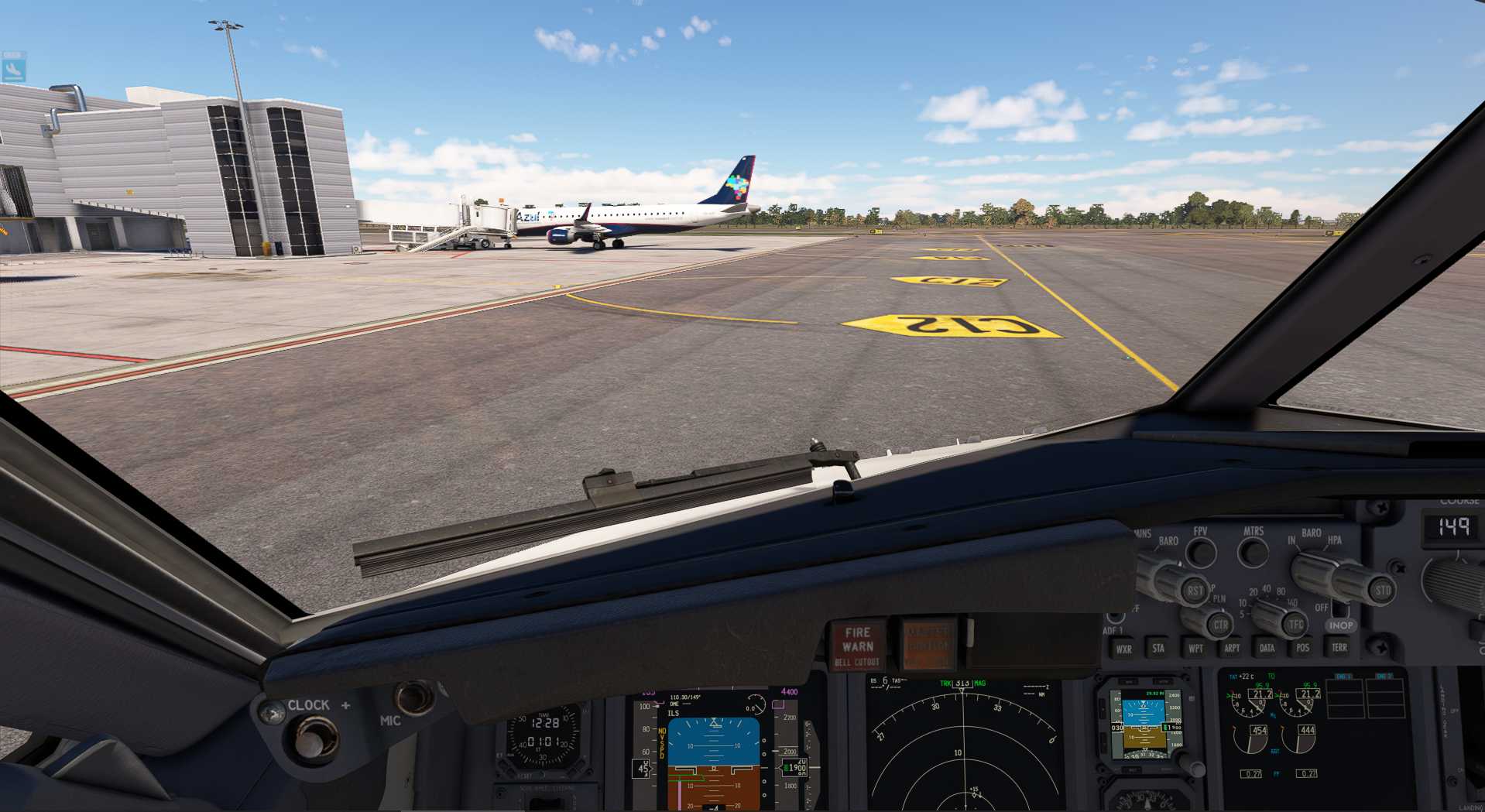1485x812 pixels.
Task: Show waypoints with the WPT button
Action: point(1195,649)
